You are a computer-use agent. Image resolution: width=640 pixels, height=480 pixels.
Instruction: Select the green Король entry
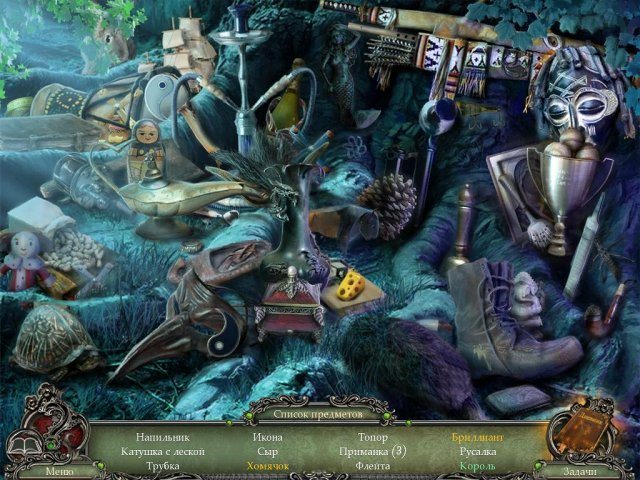click(478, 466)
